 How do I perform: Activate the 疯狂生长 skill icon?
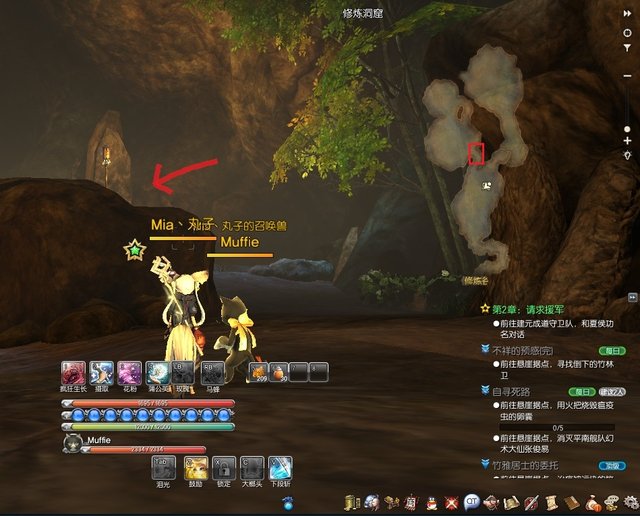coord(73,373)
